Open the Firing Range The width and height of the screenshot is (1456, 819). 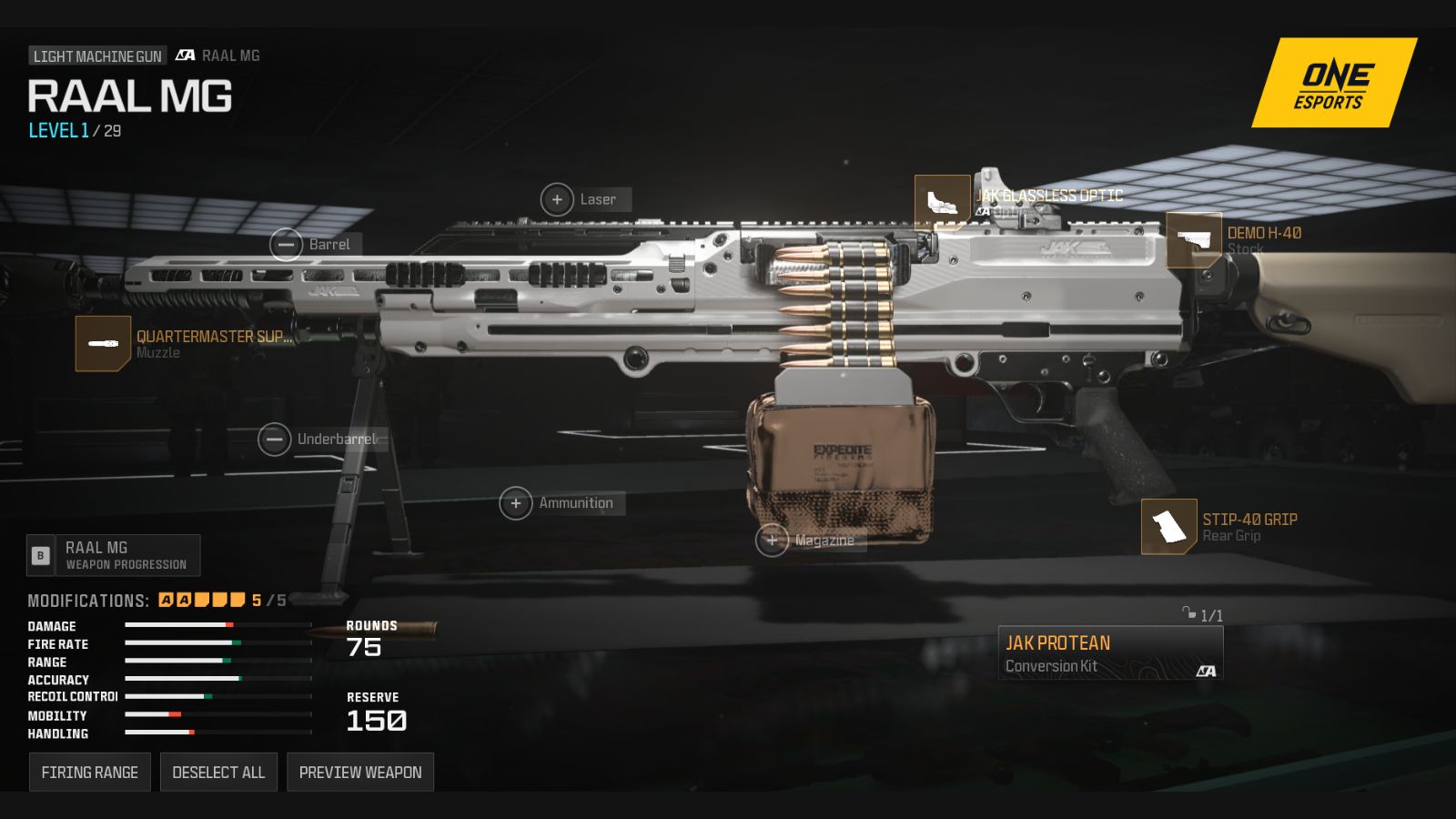[x=89, y=772]
